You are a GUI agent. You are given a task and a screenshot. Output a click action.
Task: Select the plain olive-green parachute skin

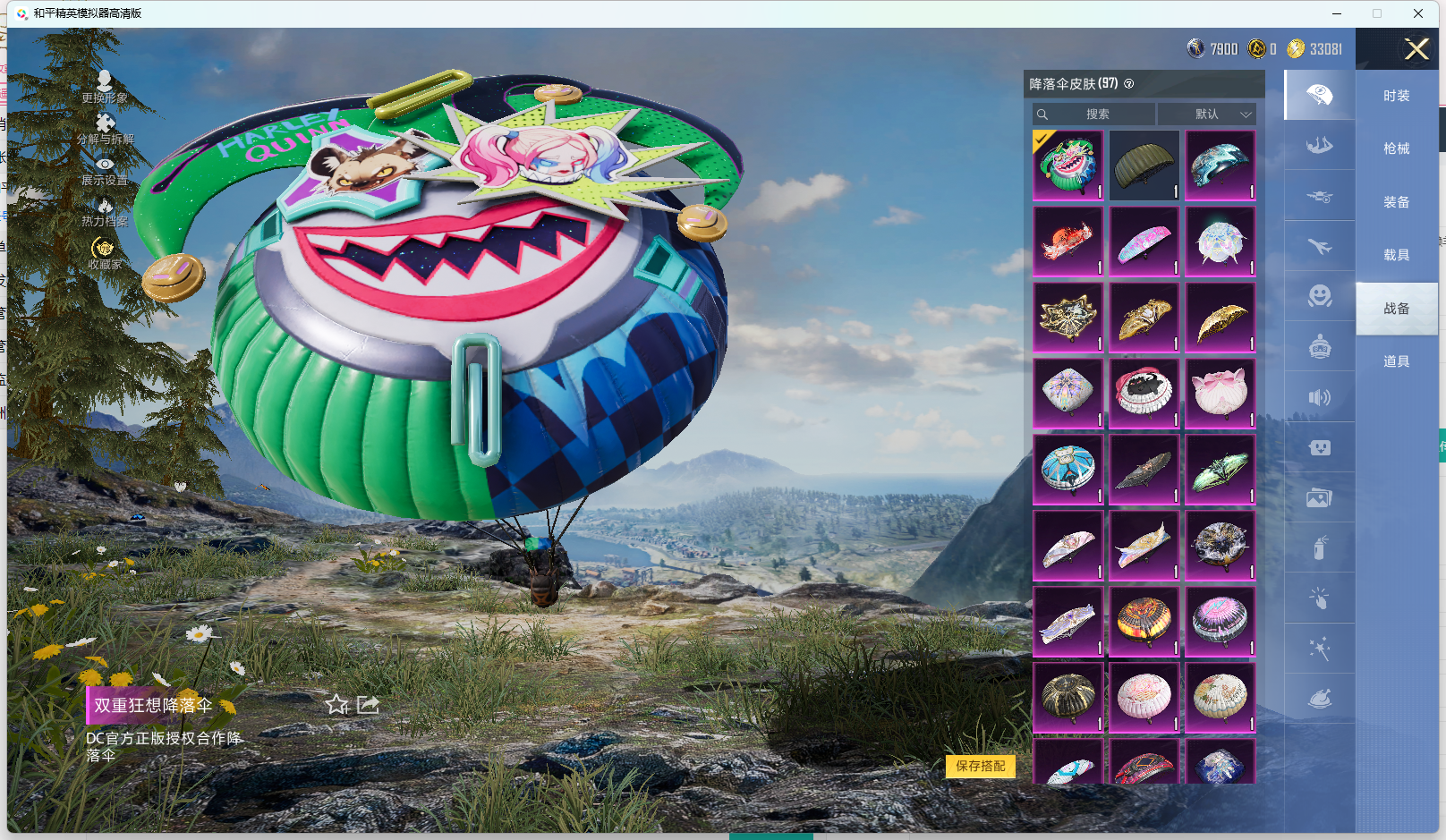[x=1144, y=165]
